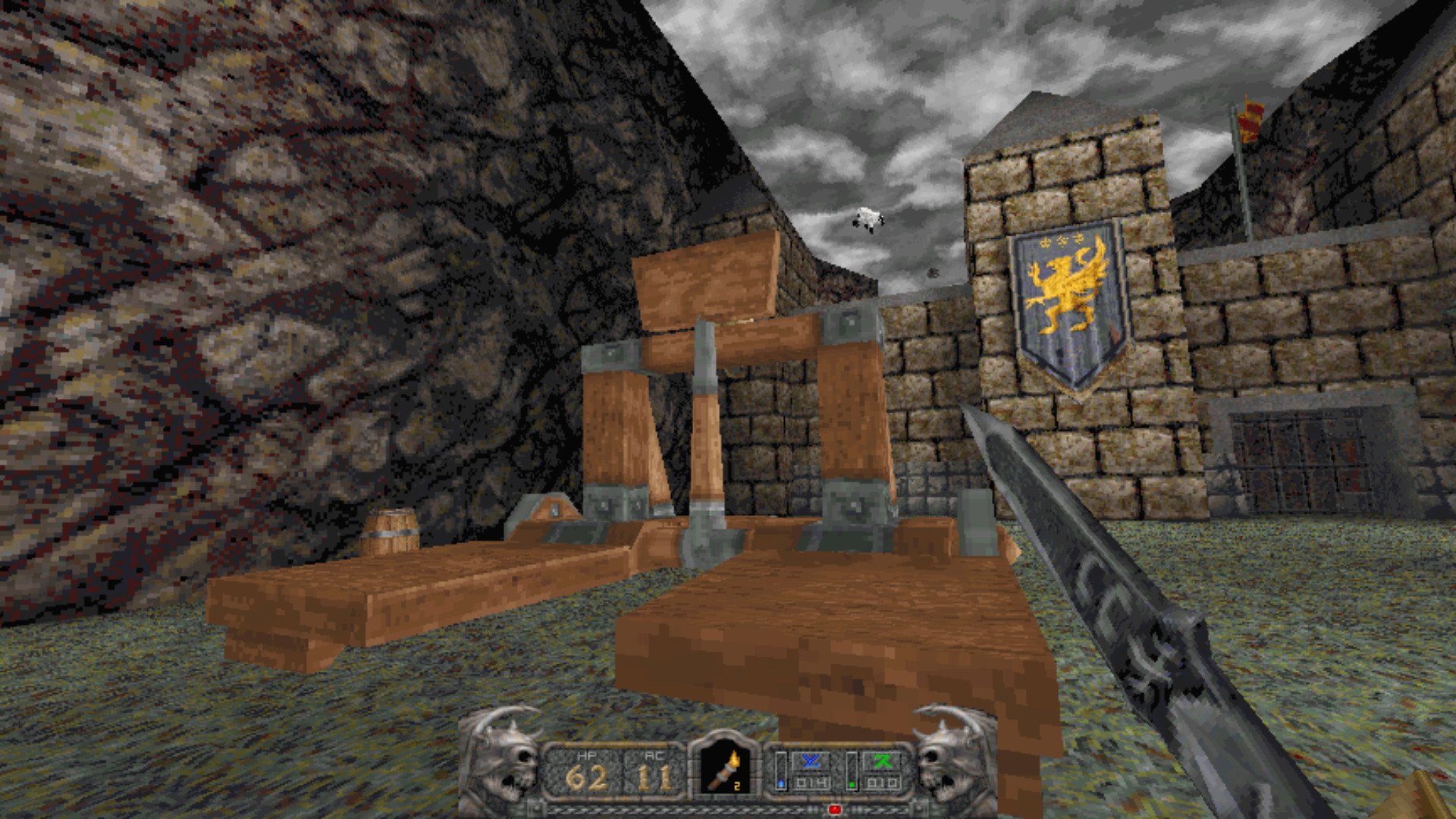Click the blue mana counter reading 014
The height and width of the screenshot is (819, 1456).
point(812,783)
